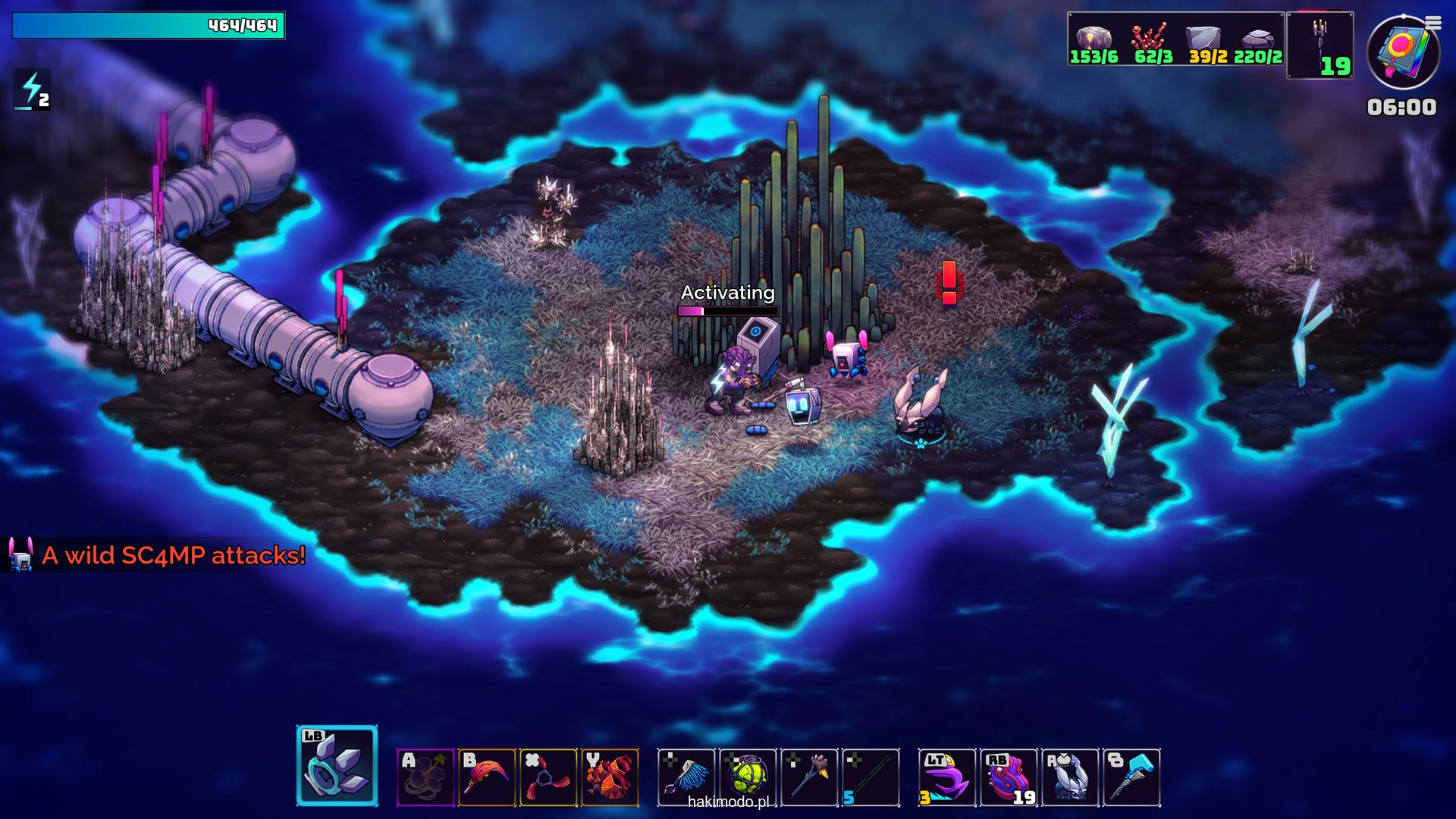Click the SC4MP attack notification

159,555
